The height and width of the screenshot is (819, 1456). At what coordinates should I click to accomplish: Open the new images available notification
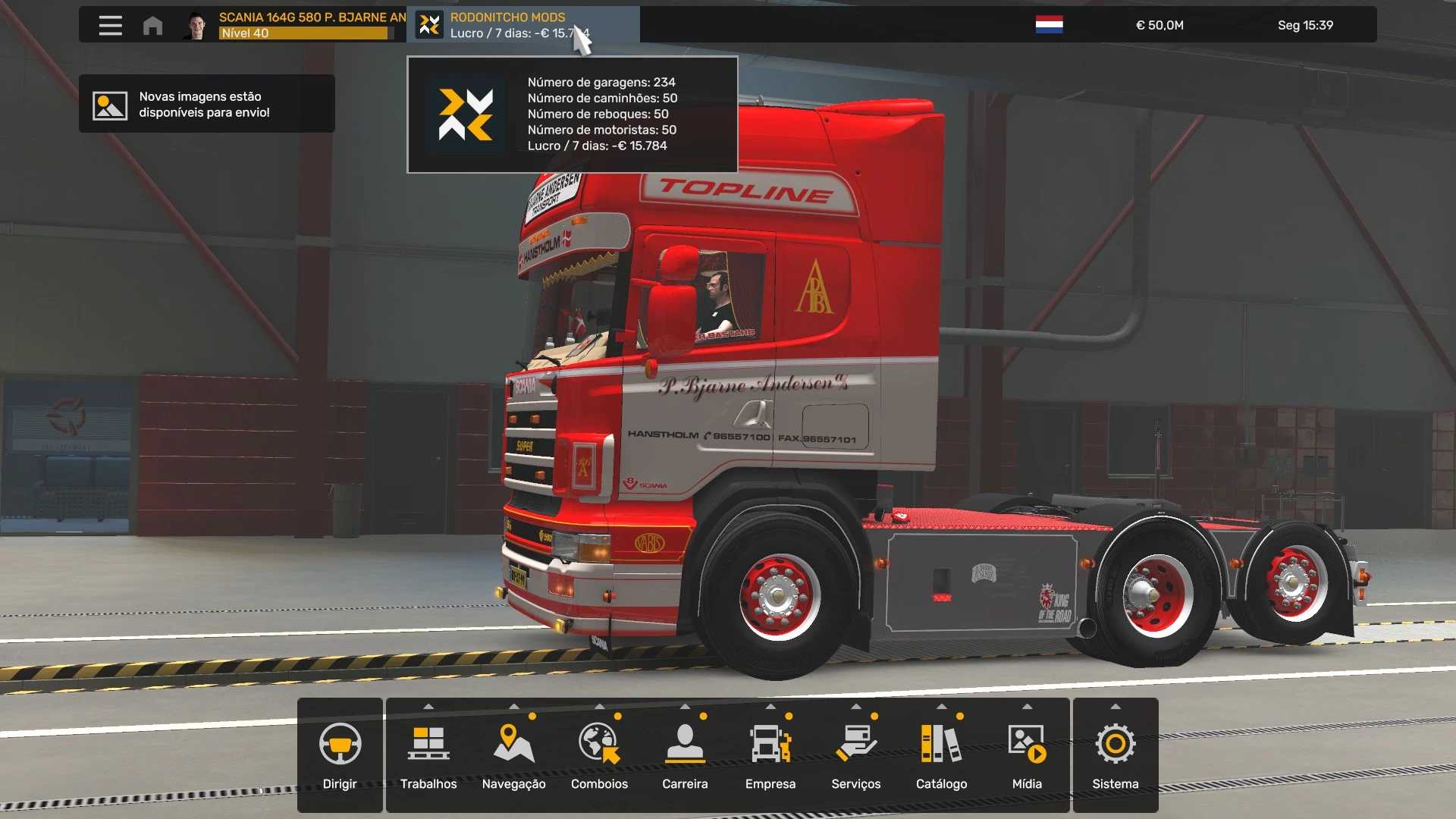pyautogui.click(x=206, y=105)
